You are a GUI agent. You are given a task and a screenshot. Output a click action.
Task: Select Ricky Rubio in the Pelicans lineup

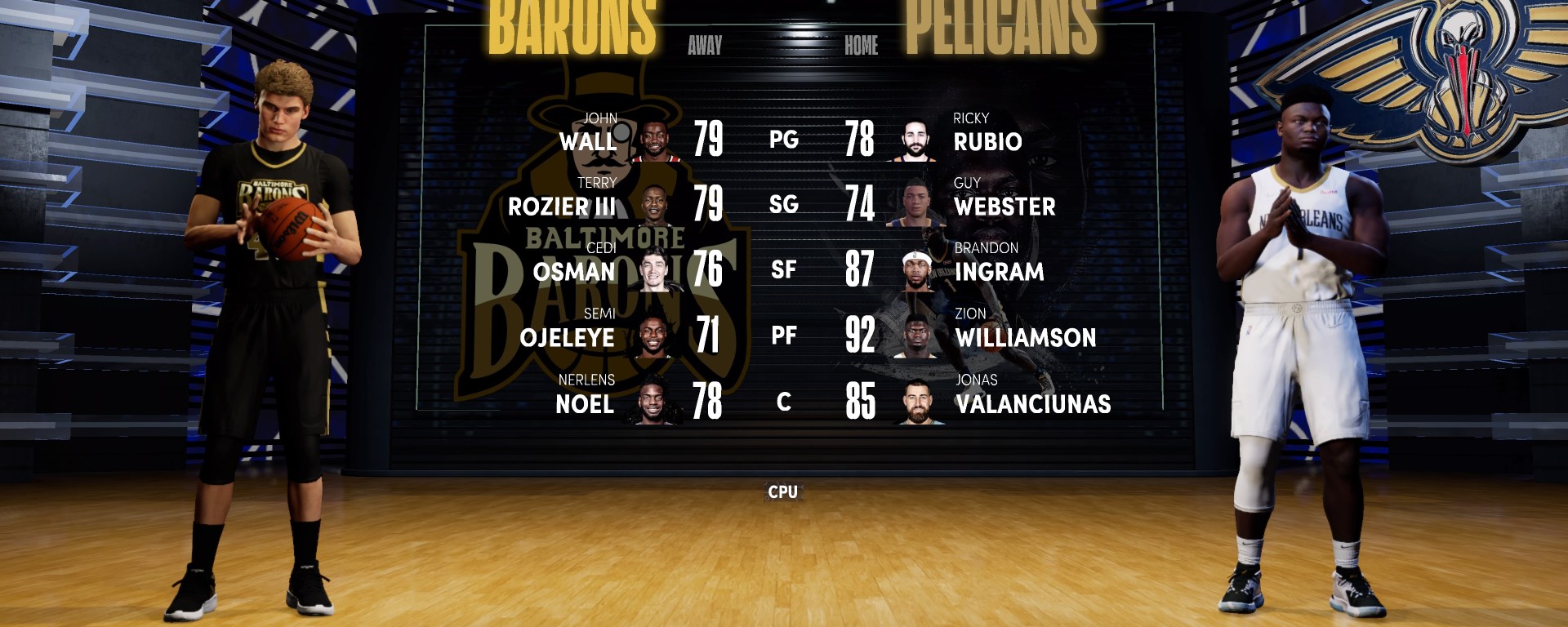(987, 140)
